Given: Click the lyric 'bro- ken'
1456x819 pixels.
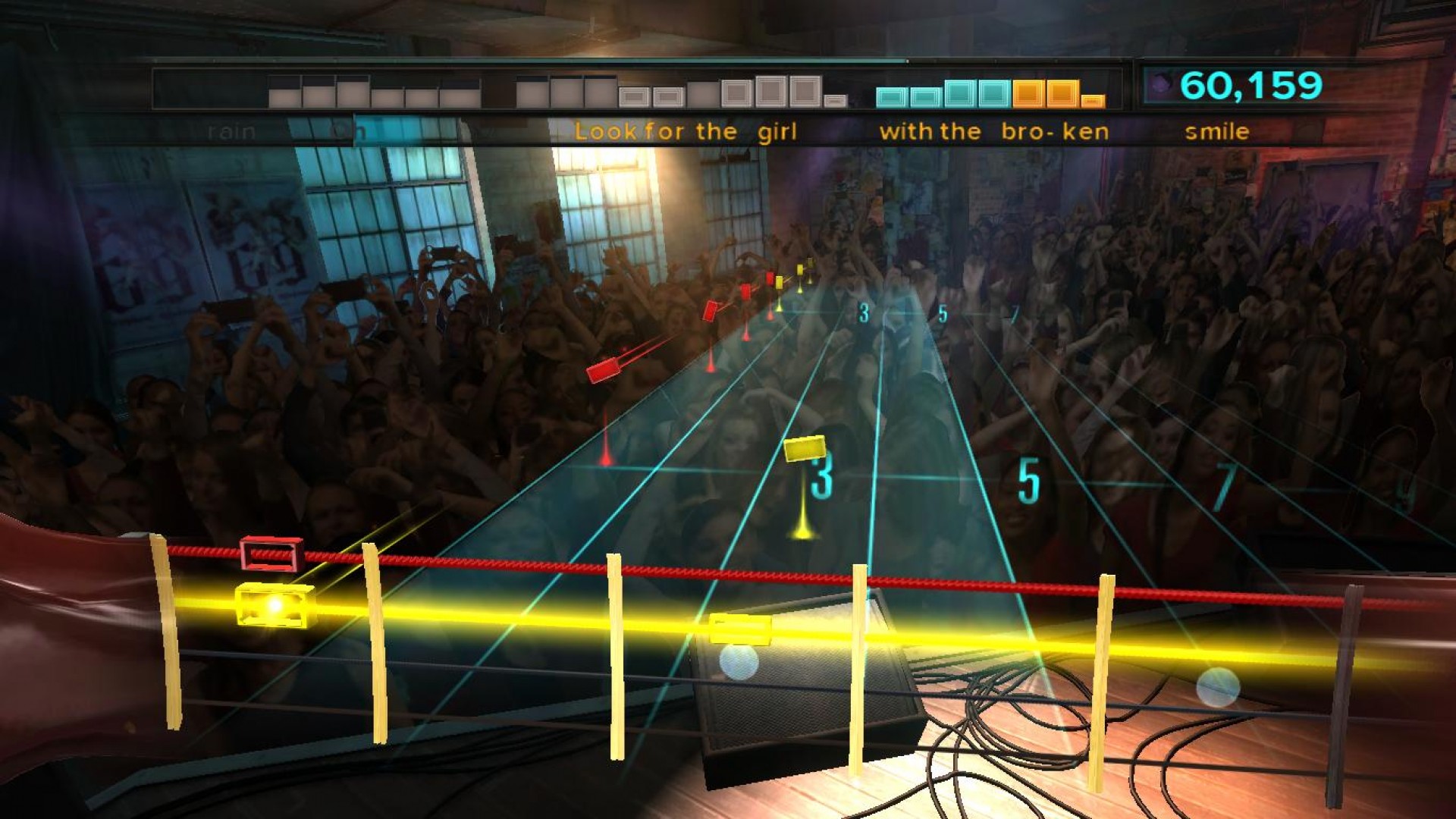Looking at the screenshot, I should 1054,131.
